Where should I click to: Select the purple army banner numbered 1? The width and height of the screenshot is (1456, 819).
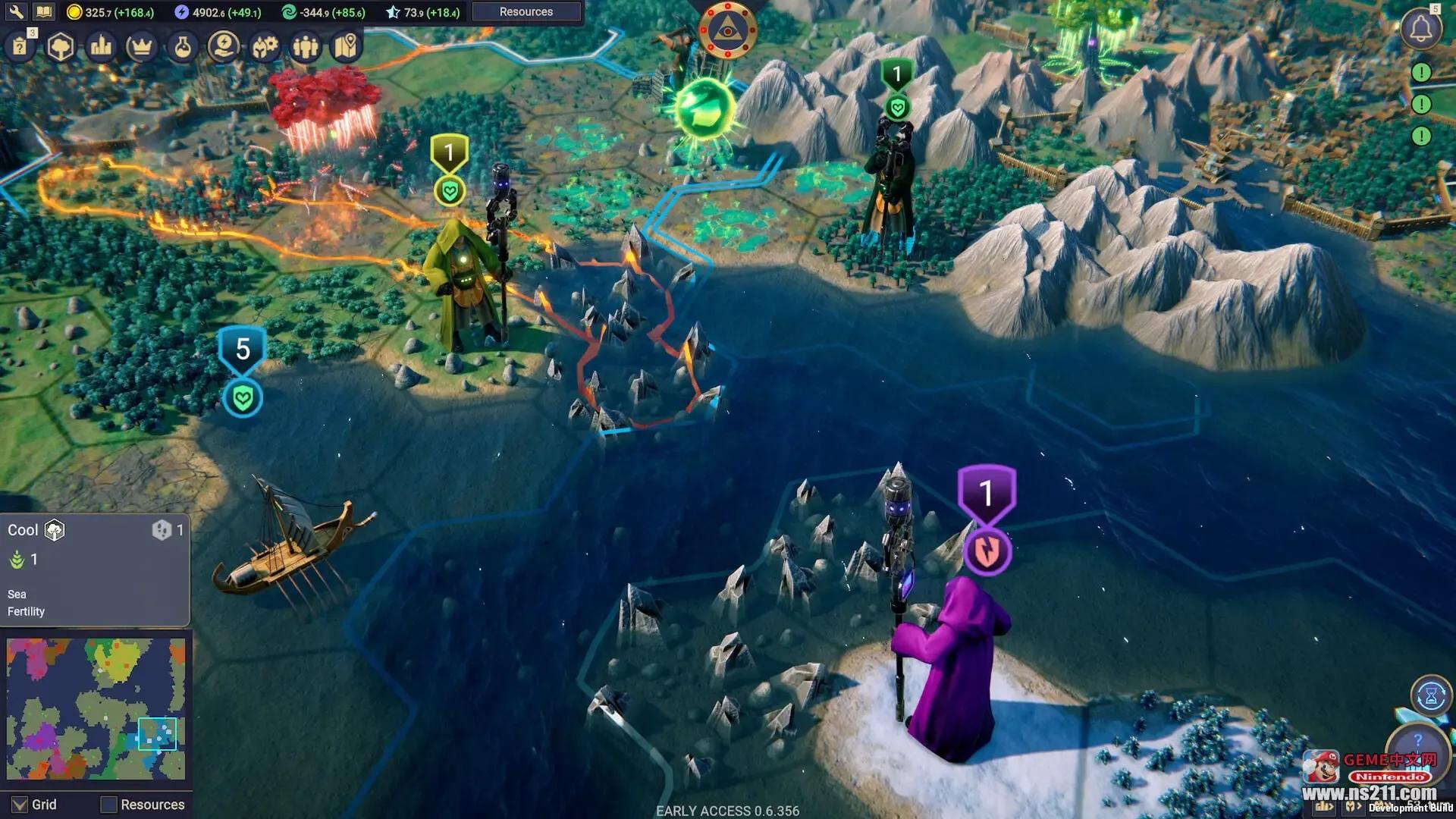(986, 494)
